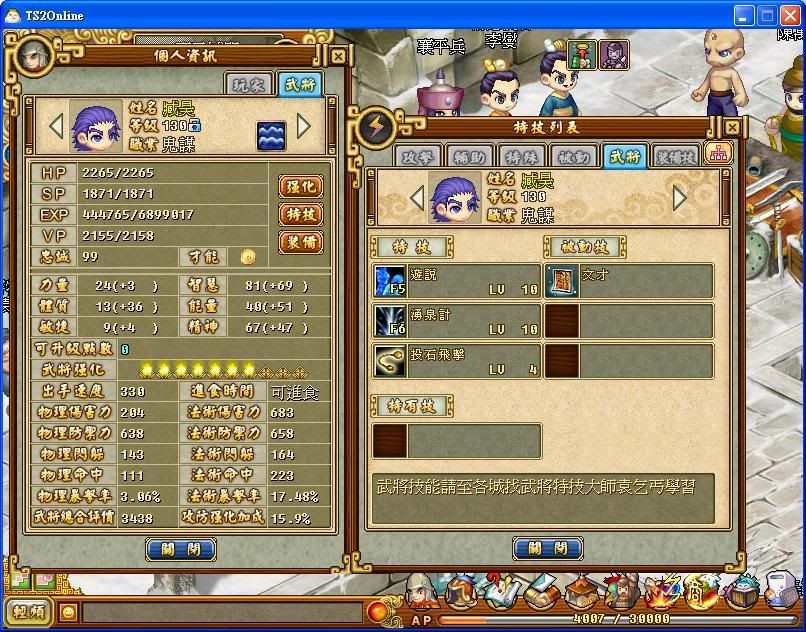The image size is (806, 632).
Task: Click the 強化 enhance button
Action: [x=301, y=186]
